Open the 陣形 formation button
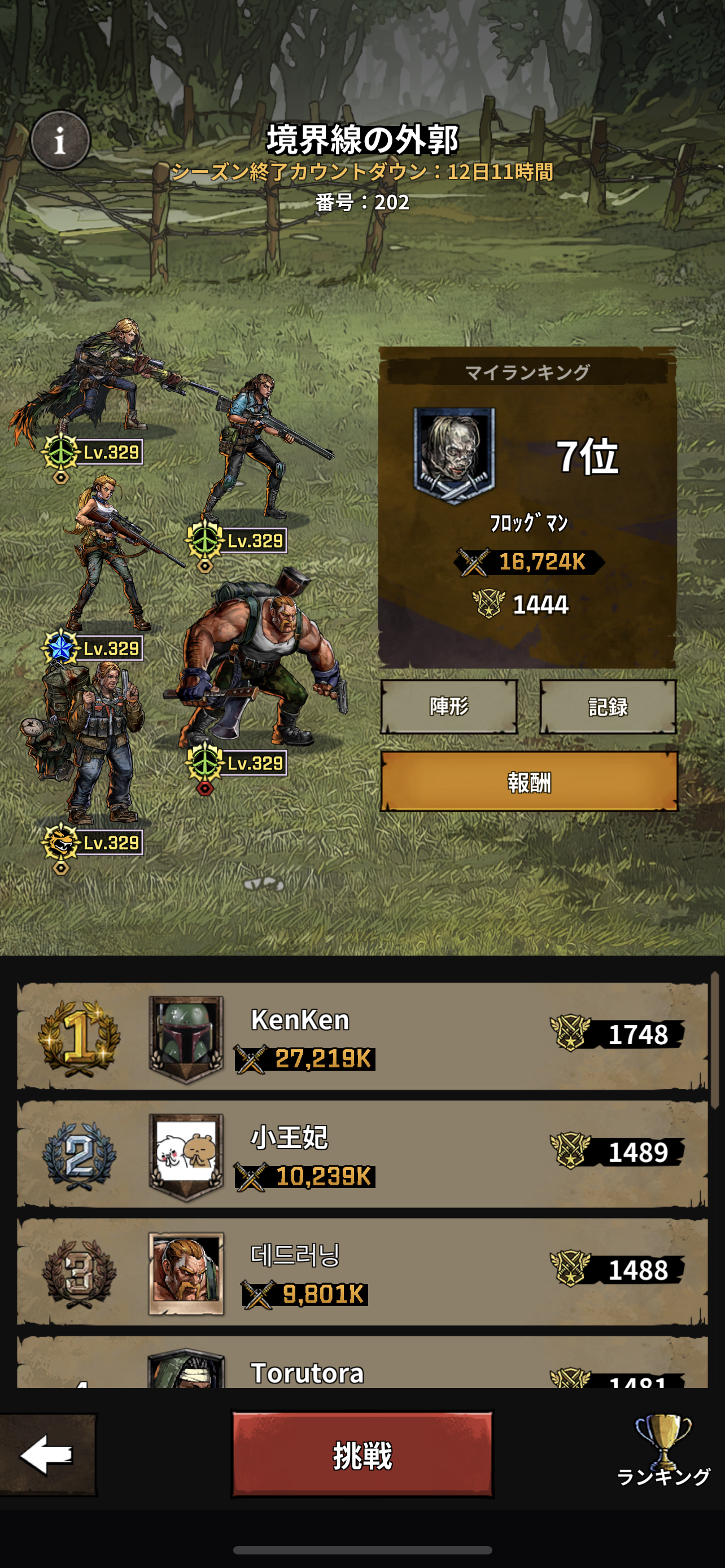The width and height of the screenshot is (725, 1568). [449, 706]
